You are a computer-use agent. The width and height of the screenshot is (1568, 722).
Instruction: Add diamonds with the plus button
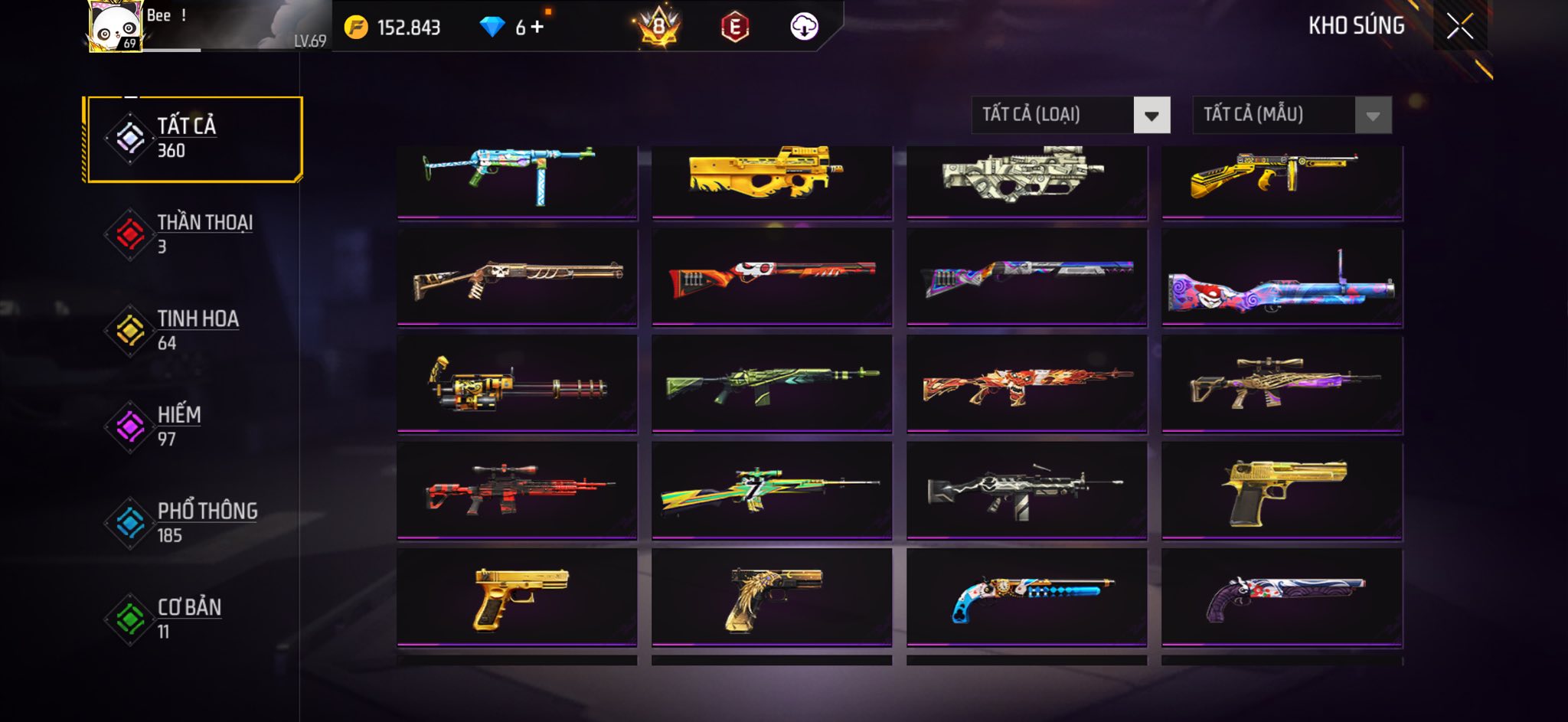537,28
